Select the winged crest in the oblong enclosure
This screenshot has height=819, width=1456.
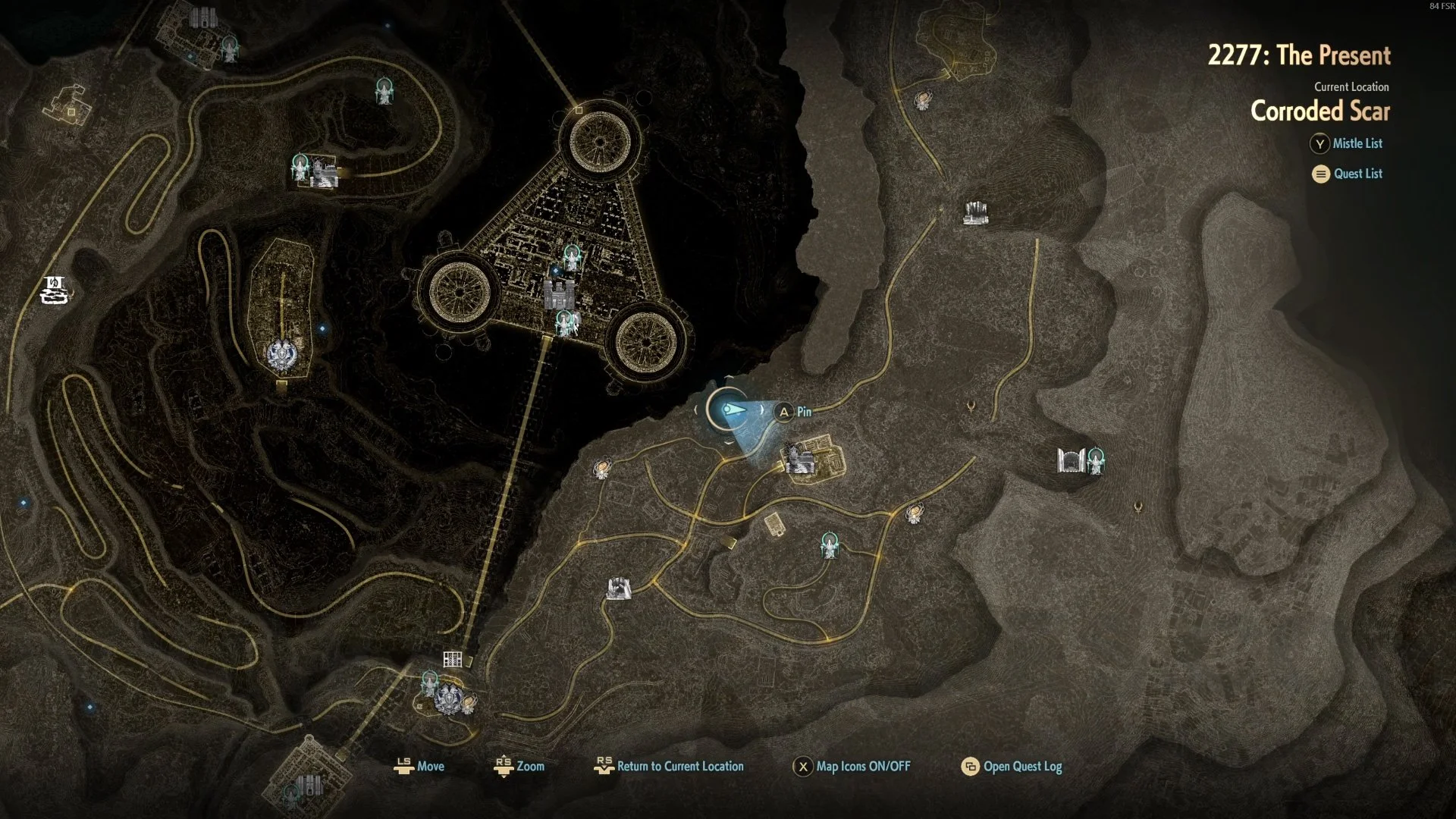(x=281, y=354)
